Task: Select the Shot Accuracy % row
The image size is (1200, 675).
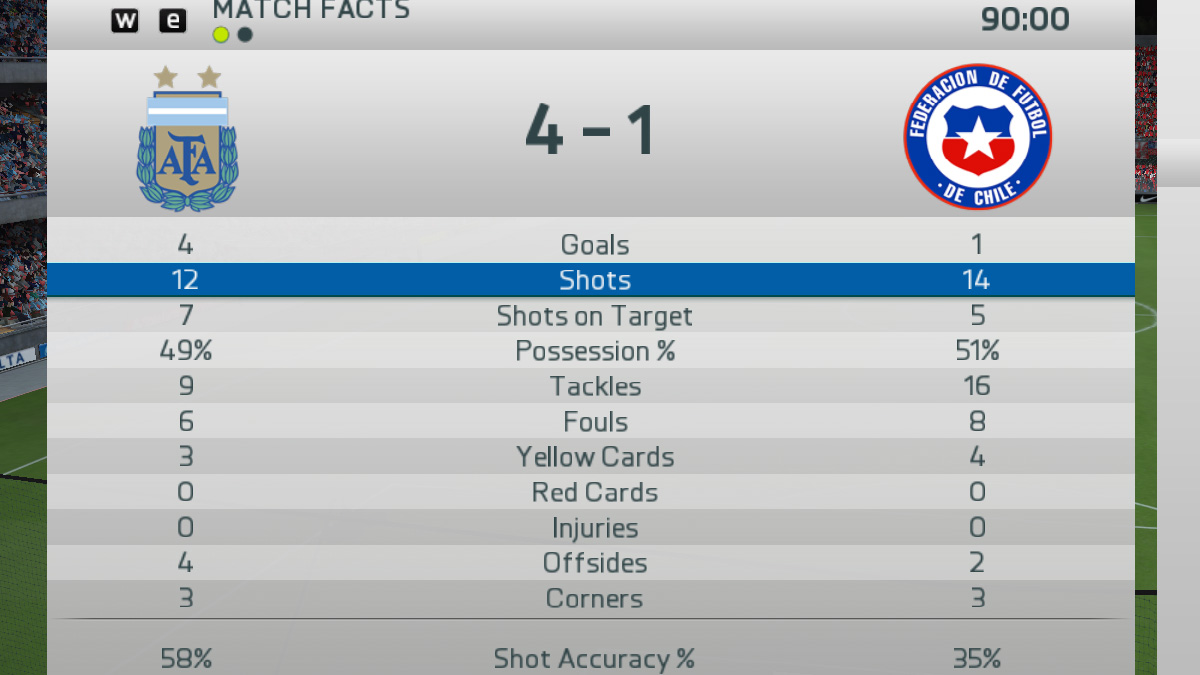Action: point(595,658)
